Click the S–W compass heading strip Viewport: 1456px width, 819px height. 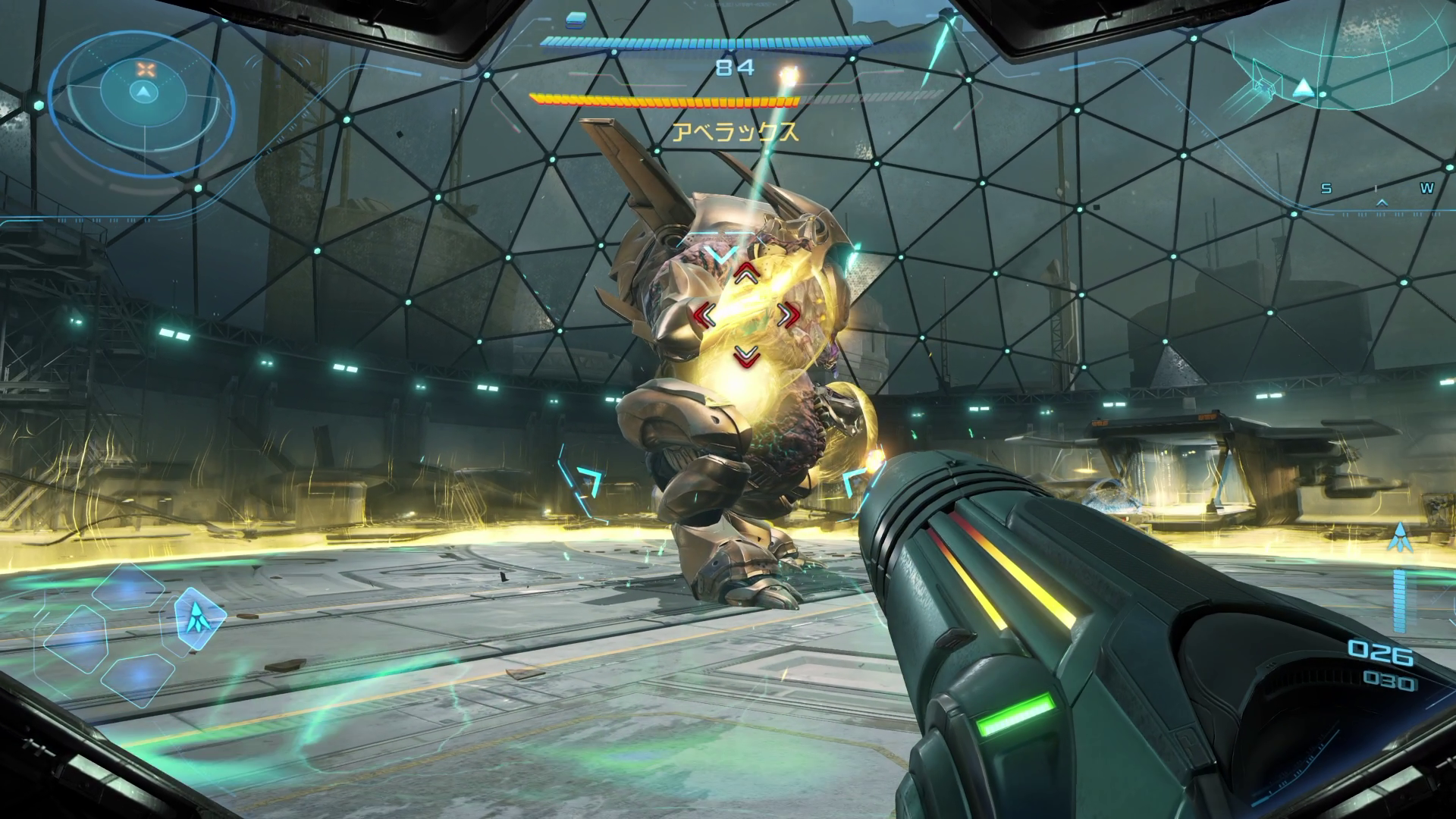(x=1377, y=191)
